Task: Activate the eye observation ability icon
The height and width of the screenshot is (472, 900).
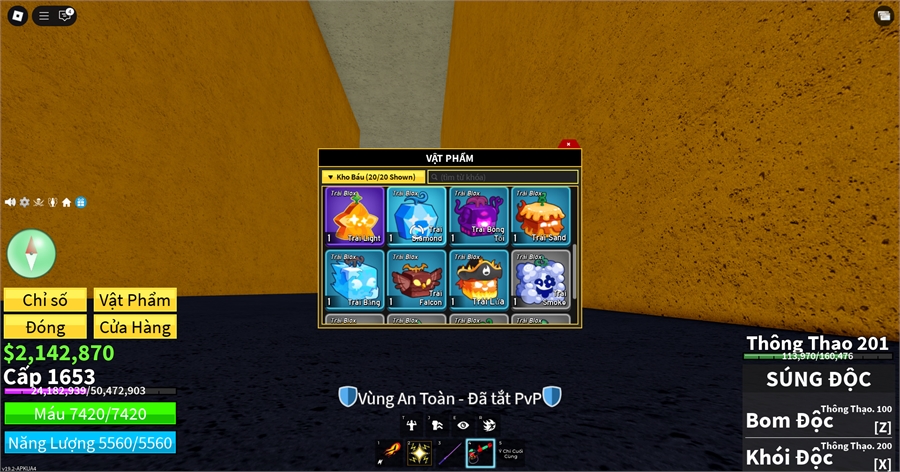Action: click(461, 423)
